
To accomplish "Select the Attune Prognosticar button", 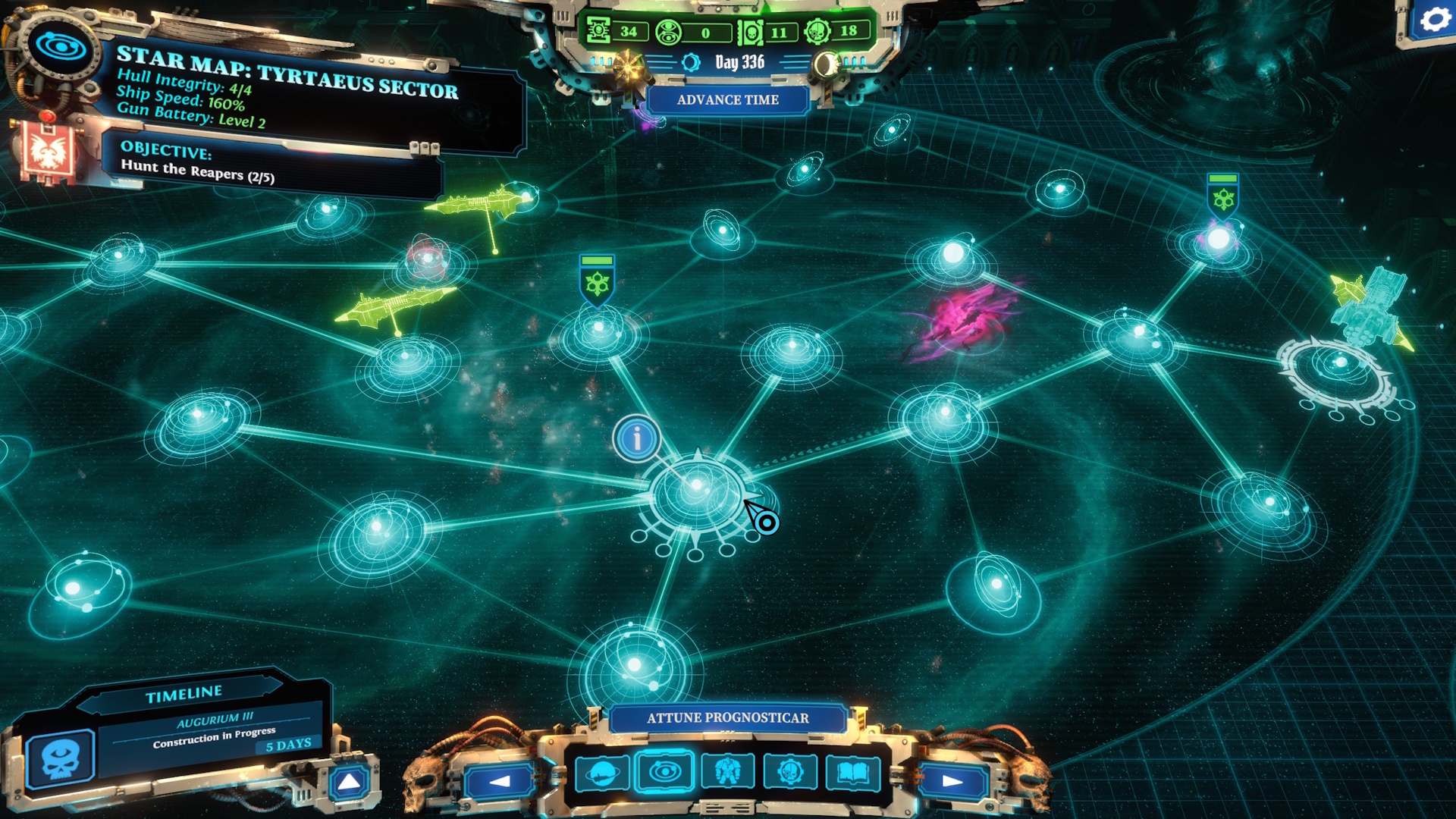I will [x=727, y=717].
